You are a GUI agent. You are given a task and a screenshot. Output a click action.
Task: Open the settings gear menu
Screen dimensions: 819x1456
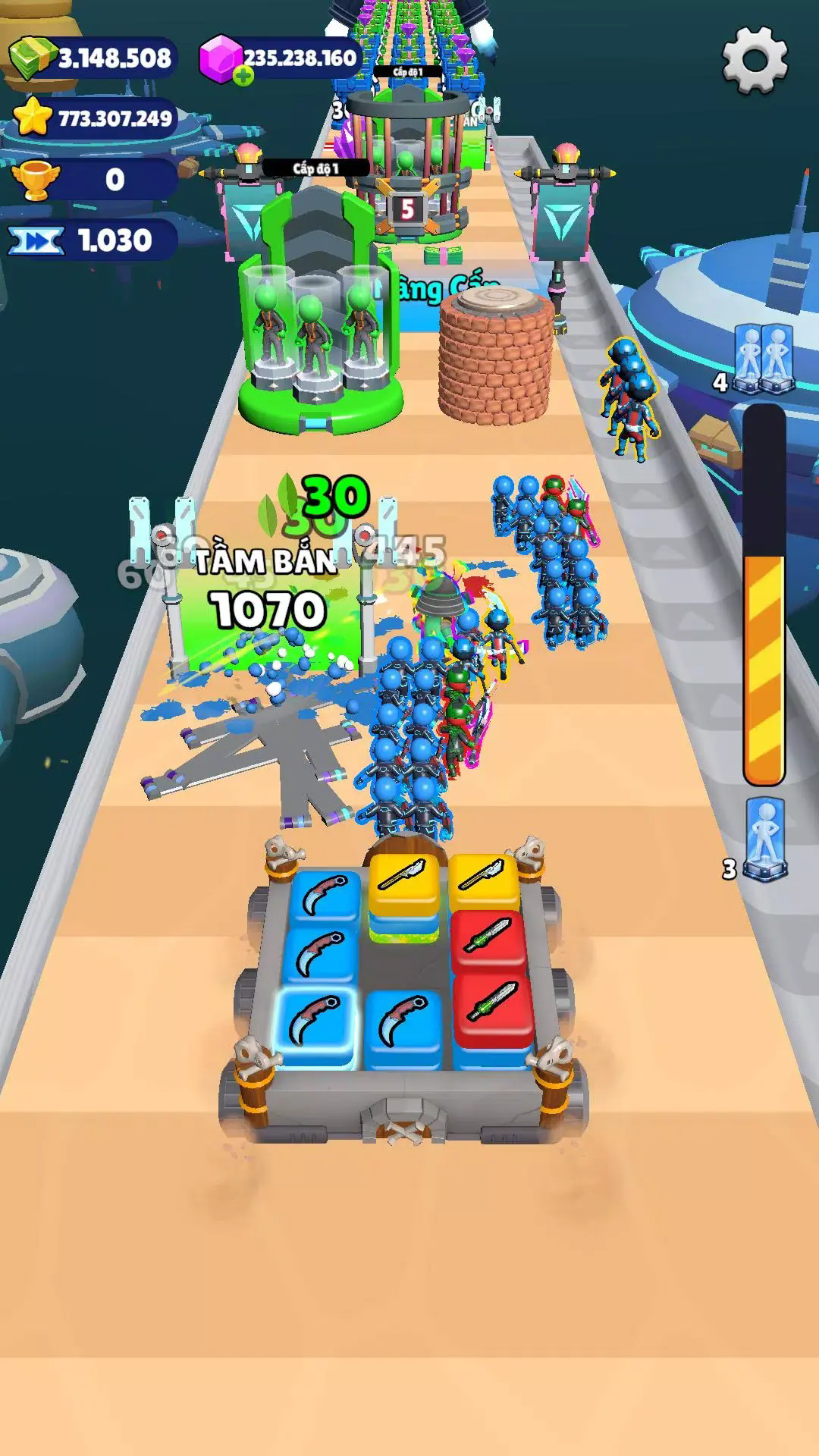(x=754, y=59)
